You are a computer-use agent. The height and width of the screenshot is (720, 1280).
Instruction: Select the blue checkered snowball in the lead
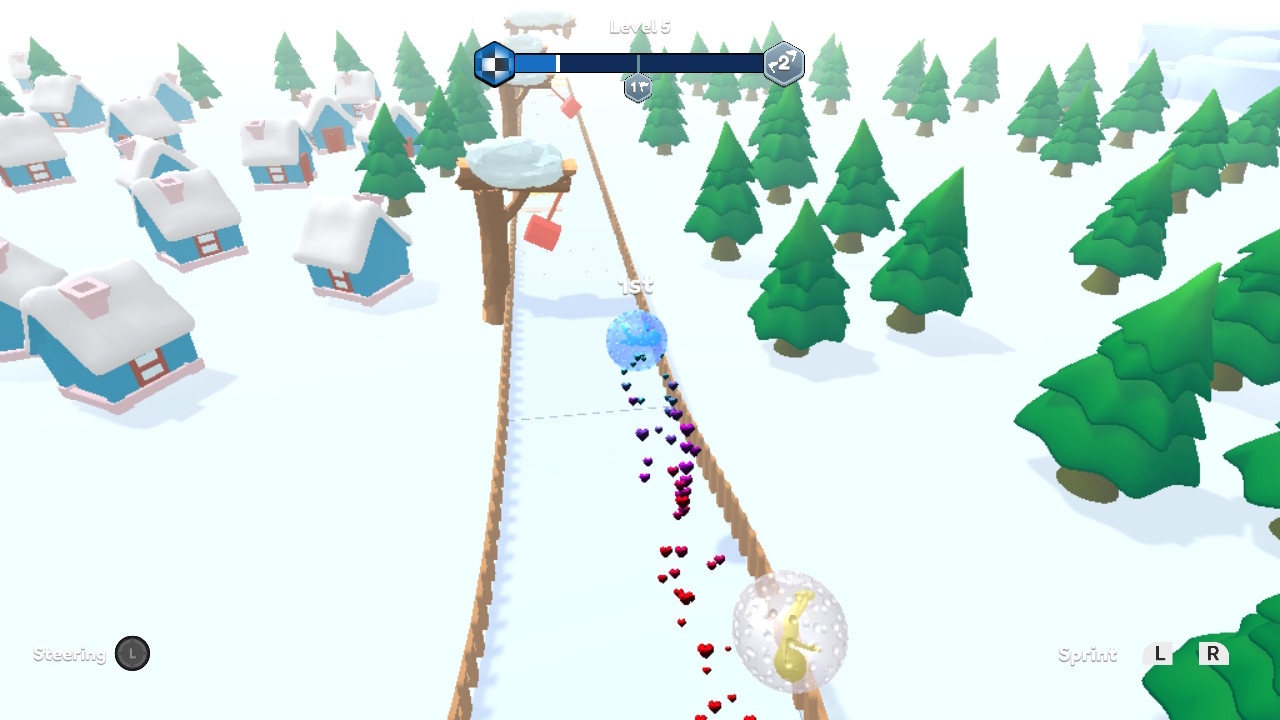pyautogui.click(x=636, y=340)
